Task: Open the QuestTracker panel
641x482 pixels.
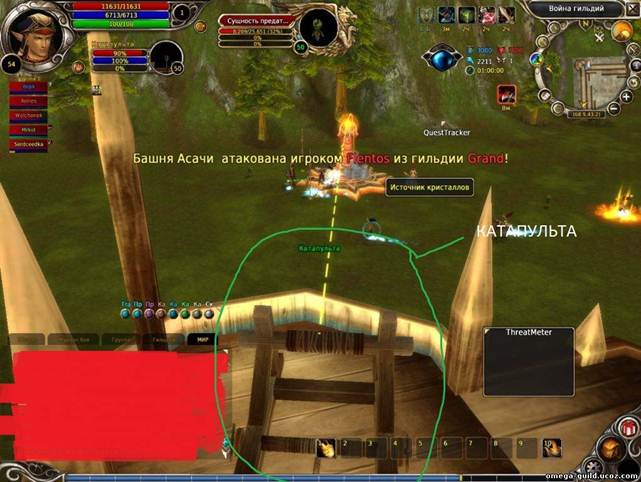Action: [x=446, y=131]
